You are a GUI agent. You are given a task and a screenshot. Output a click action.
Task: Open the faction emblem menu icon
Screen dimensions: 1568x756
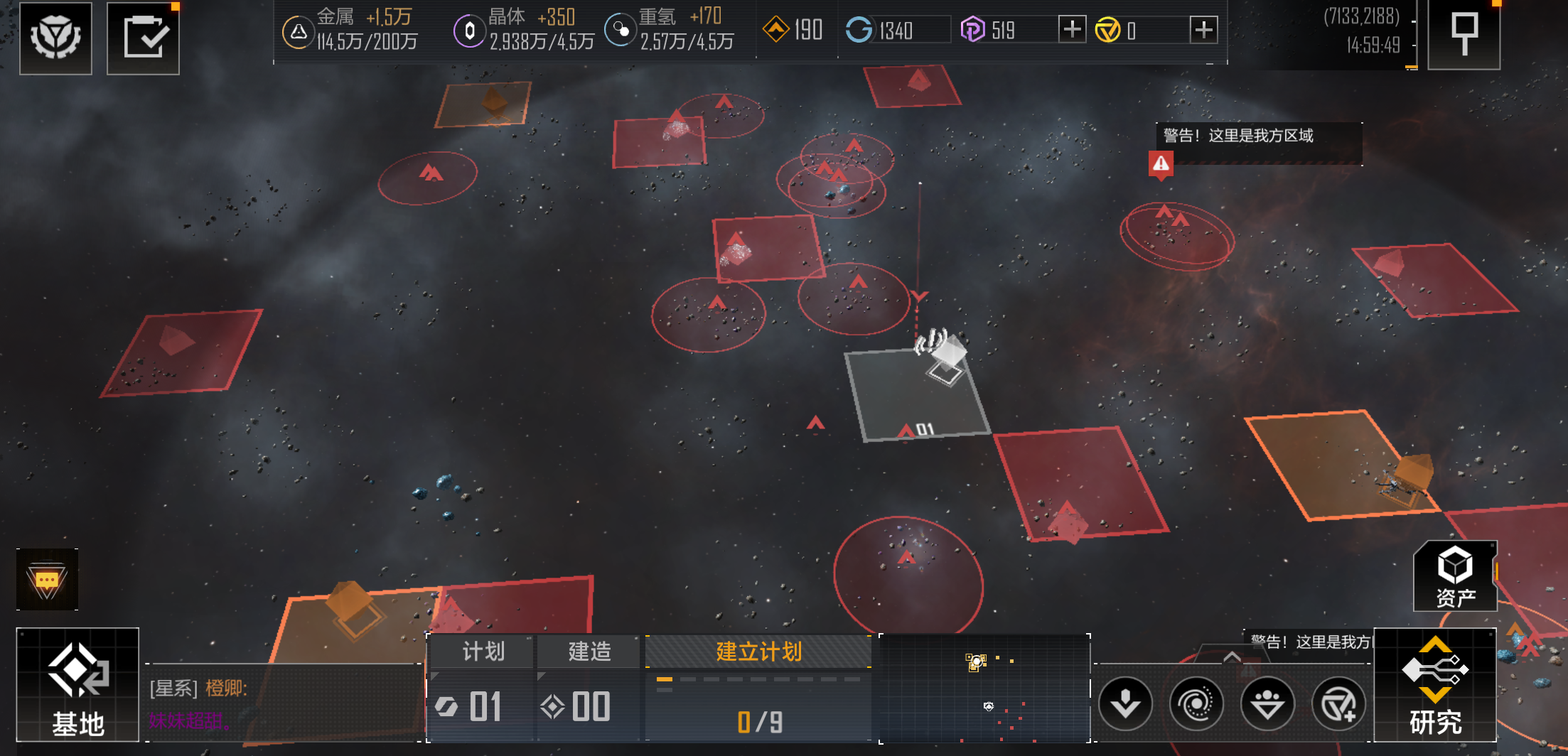click(x=55, y=38)
